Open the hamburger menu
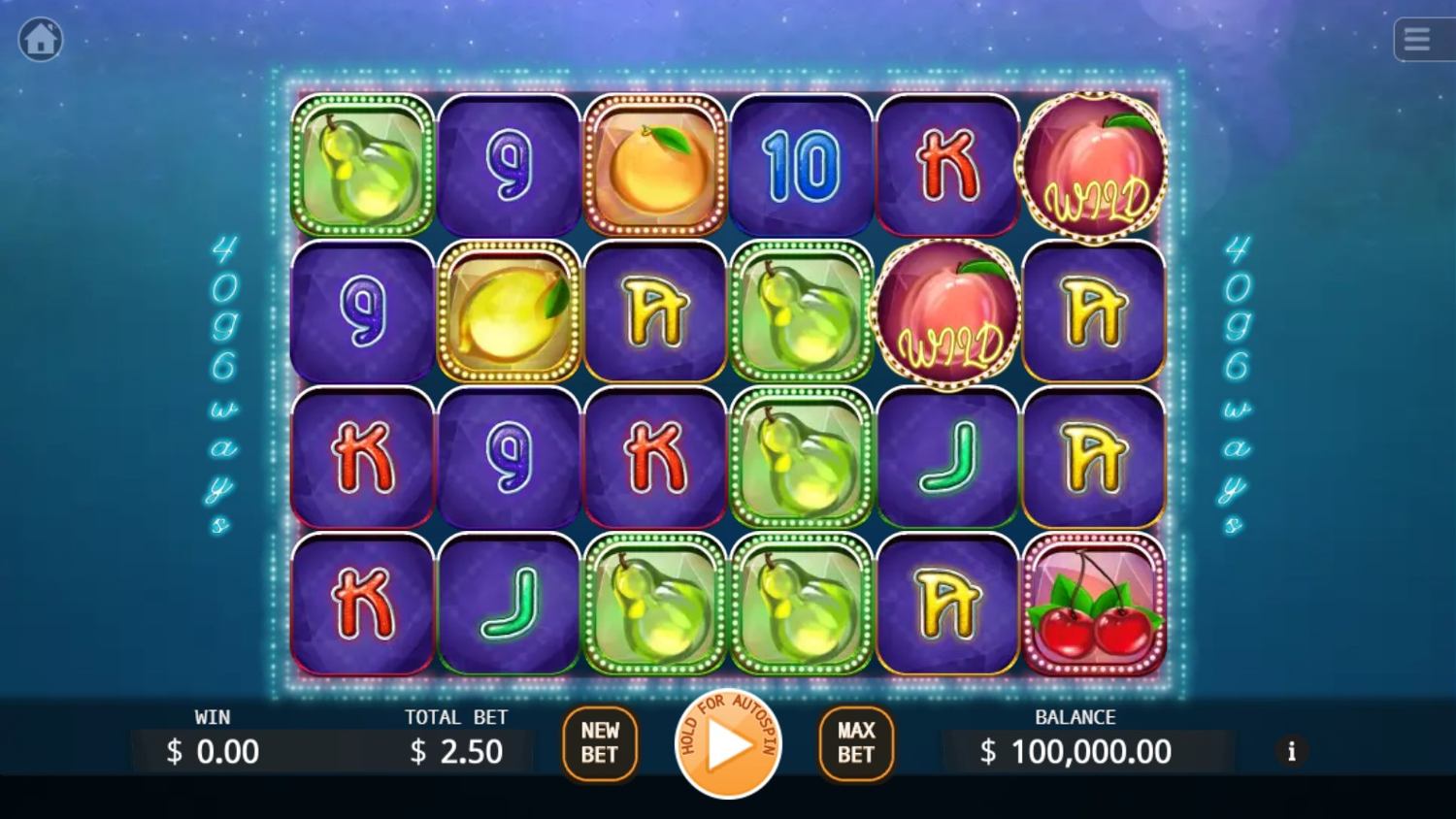This screenshot has height=819, width=1456. pyautogui.click(x=1418, y=40)
